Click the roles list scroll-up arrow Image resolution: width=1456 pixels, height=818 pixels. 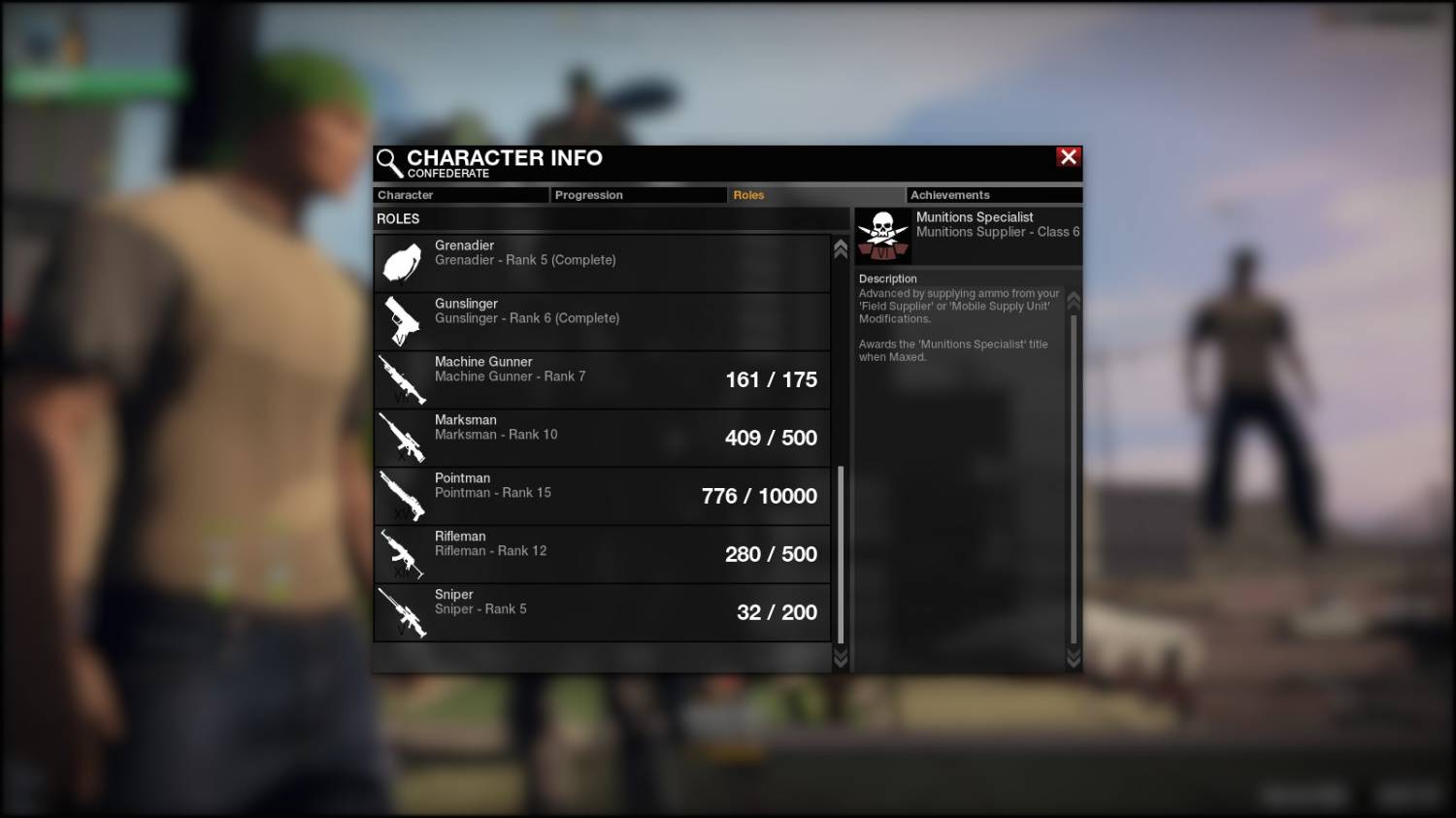coord(841,248)
